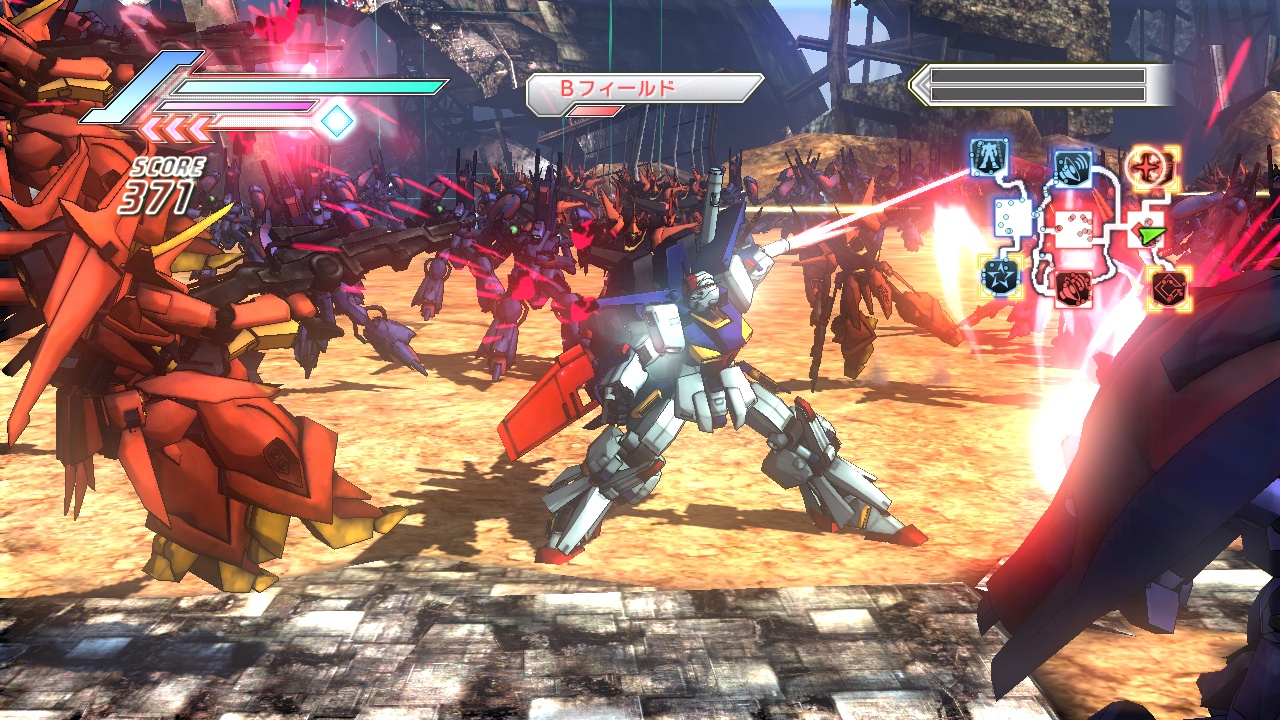The height and width of the screenshot is (720, 1280).
Task: Choose the red speaker field on minimap
Action: coord(1072,287)
